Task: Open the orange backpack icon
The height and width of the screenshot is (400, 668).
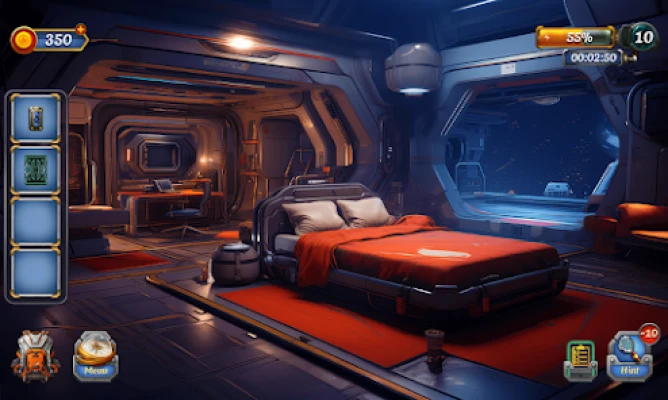Action: 35,356
